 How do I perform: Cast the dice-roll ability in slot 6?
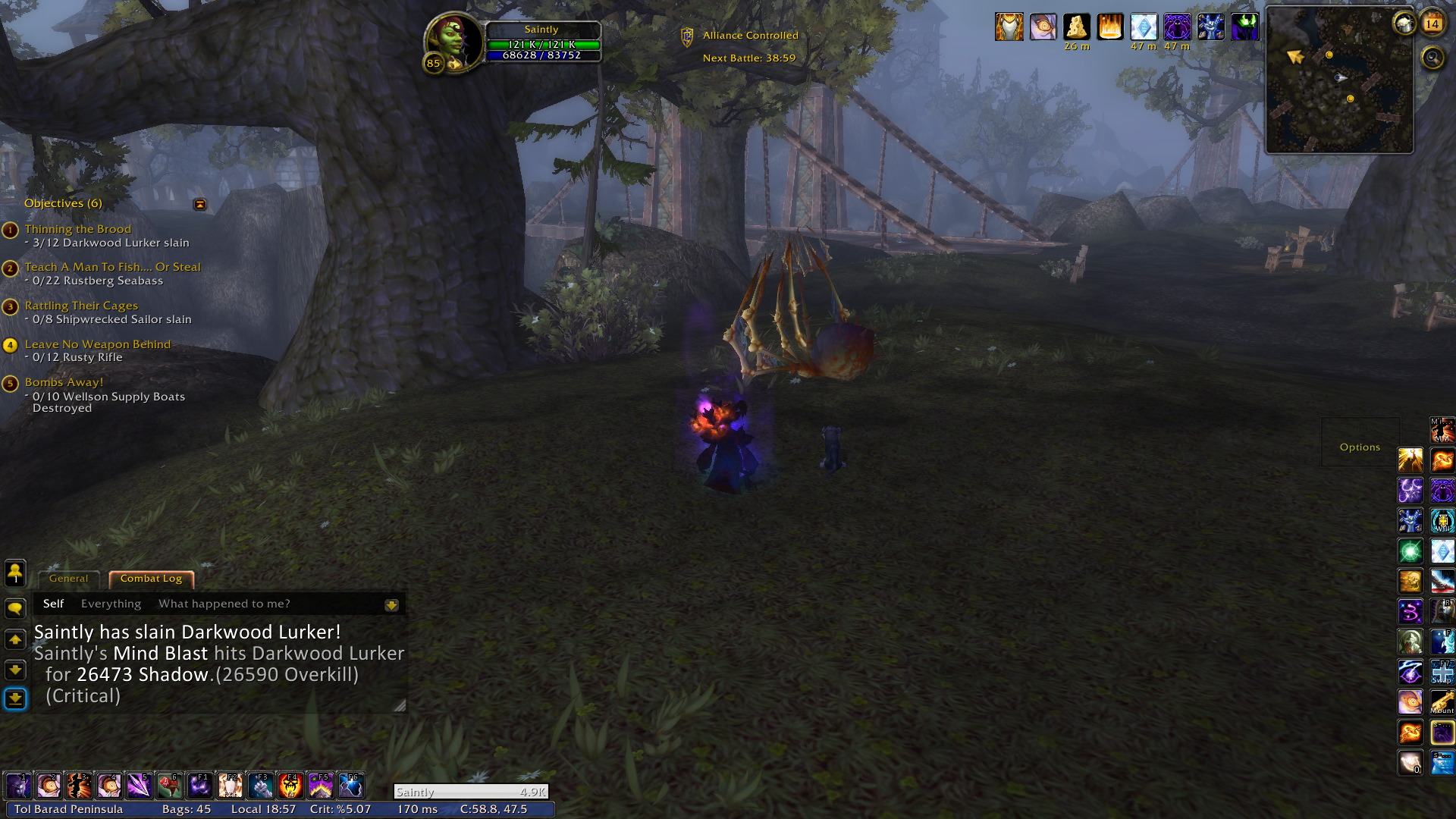coord(170,786)
